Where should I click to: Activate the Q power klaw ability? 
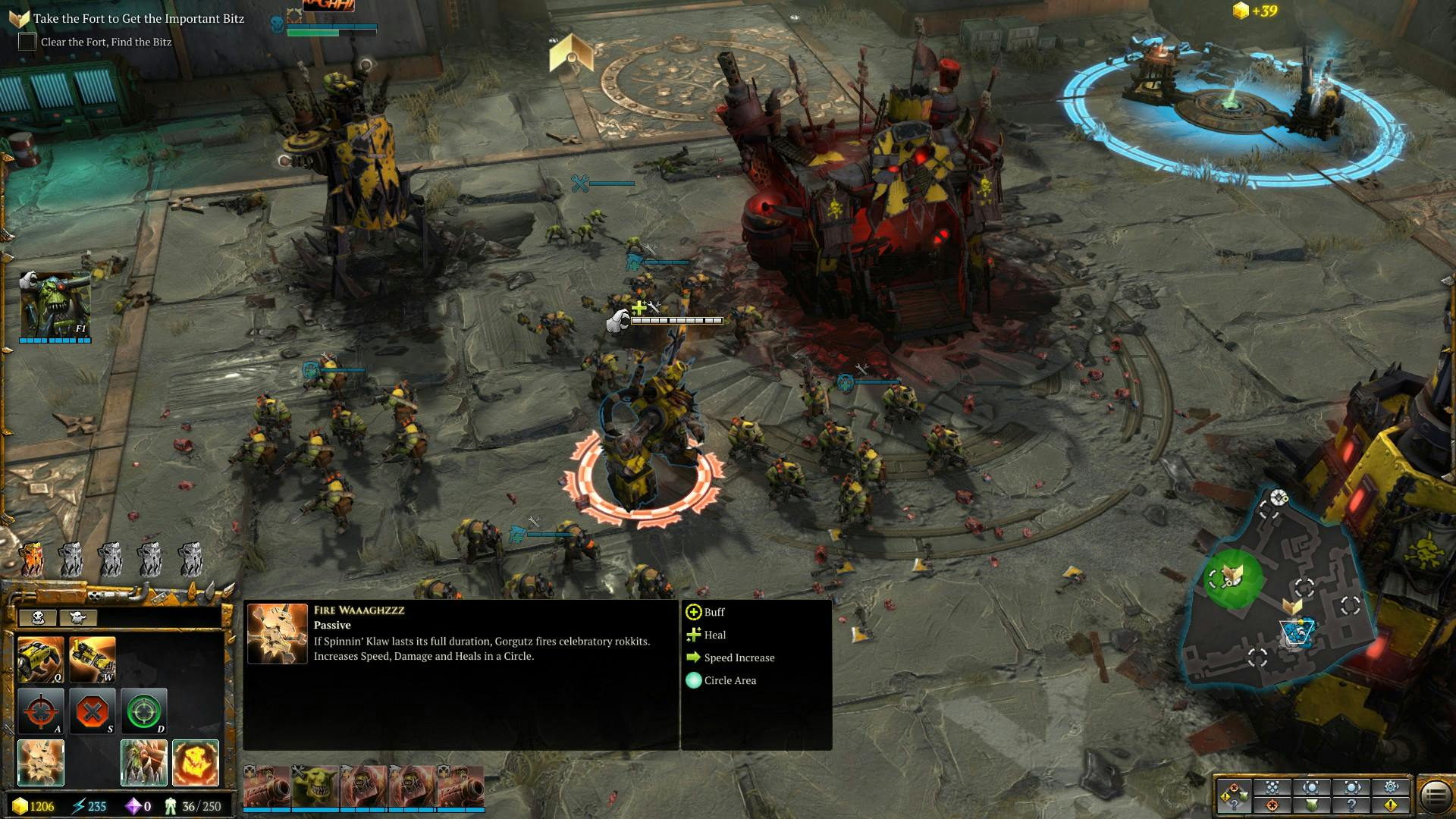40,659
